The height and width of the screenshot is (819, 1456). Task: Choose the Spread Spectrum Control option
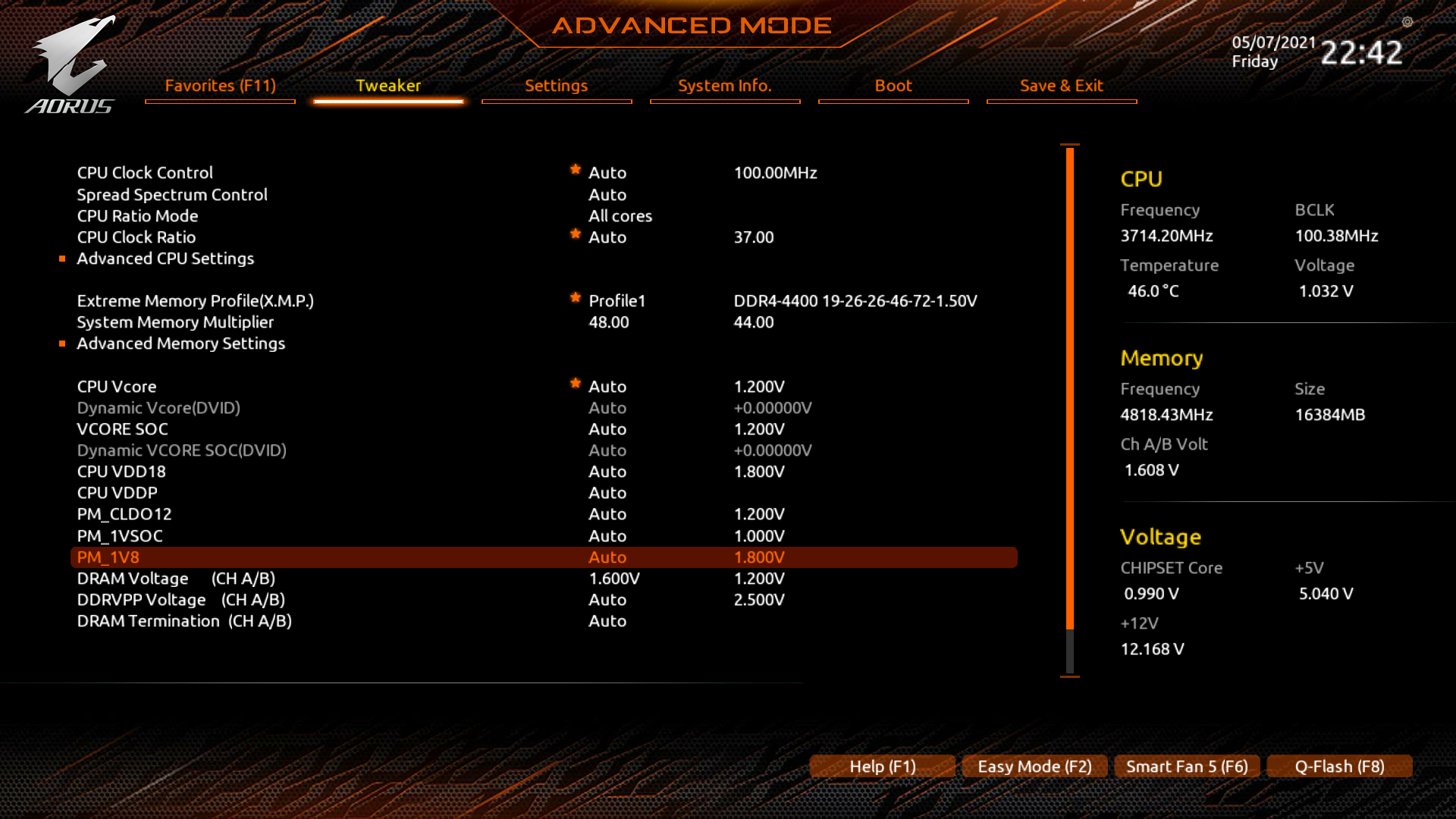(x=172, y=195)
